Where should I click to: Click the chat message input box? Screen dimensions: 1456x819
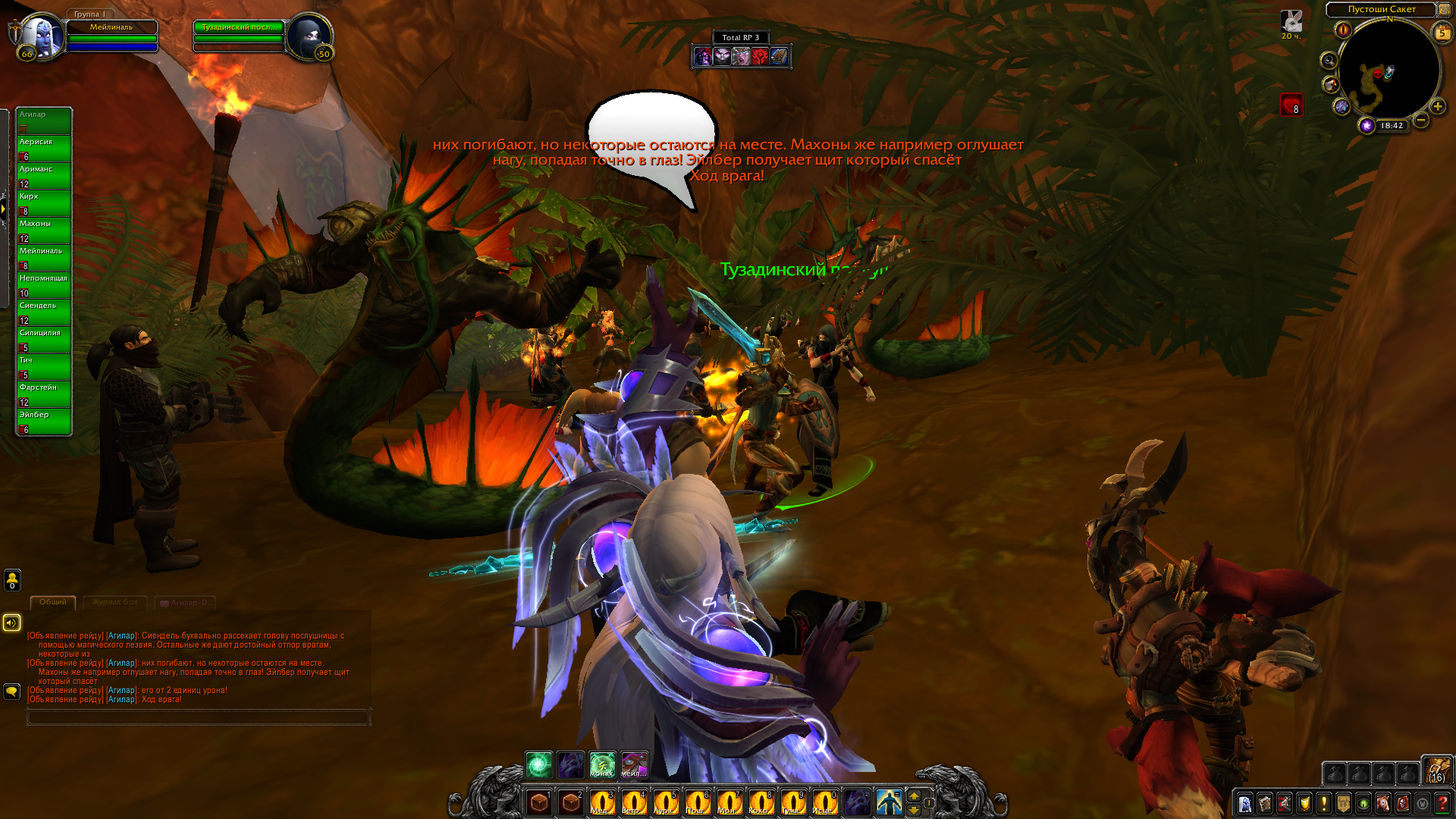[198, 717]
